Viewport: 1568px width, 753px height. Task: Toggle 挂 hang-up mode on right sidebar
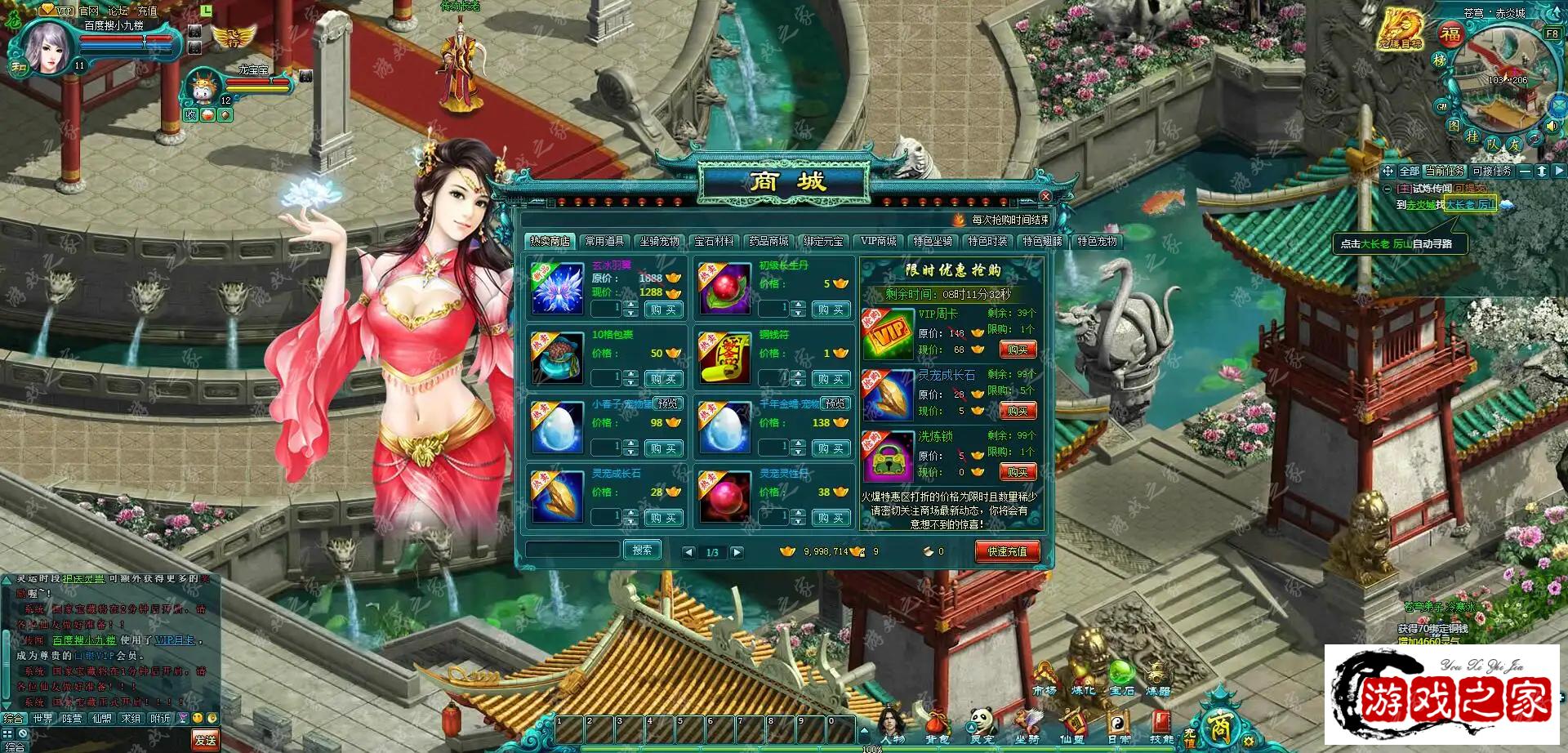(x=1472, y=136)
